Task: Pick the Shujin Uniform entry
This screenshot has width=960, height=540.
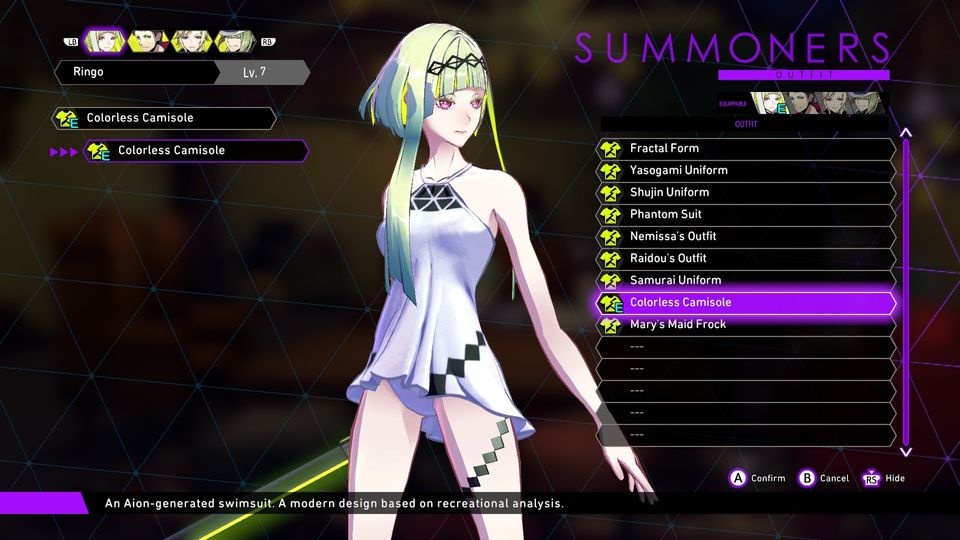Action: pos(746,192)
